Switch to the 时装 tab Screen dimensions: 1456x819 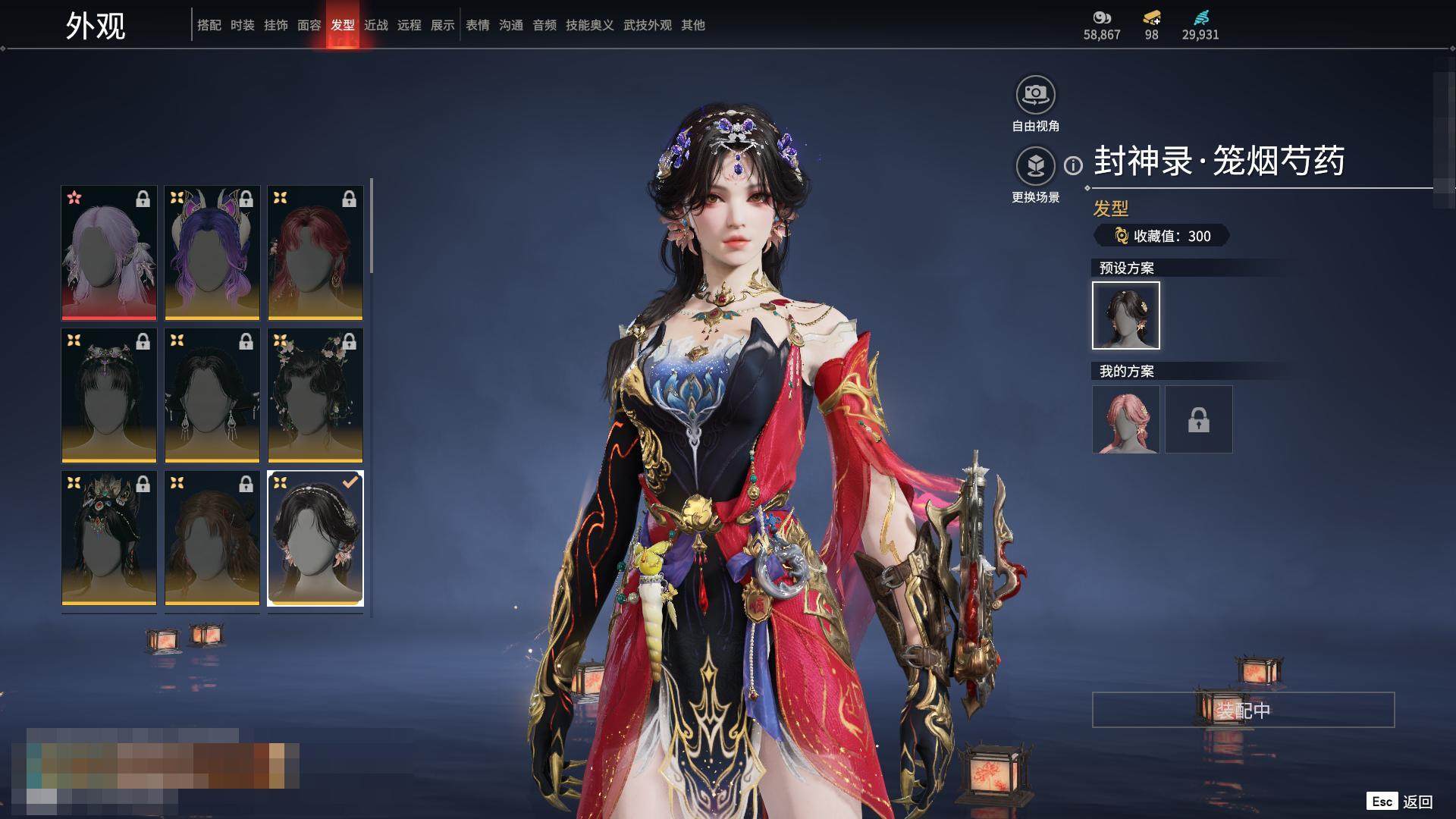pos(243,25)
